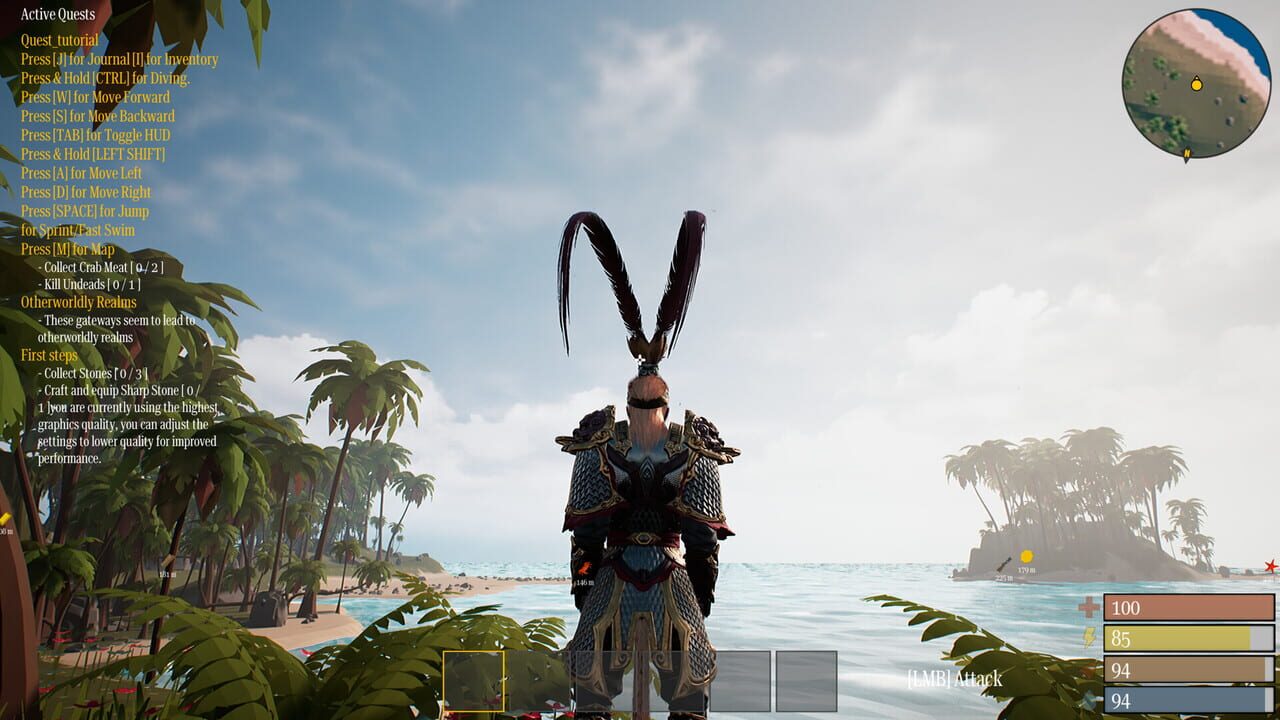Collapse the First steps quest entry

coord(48,353)
